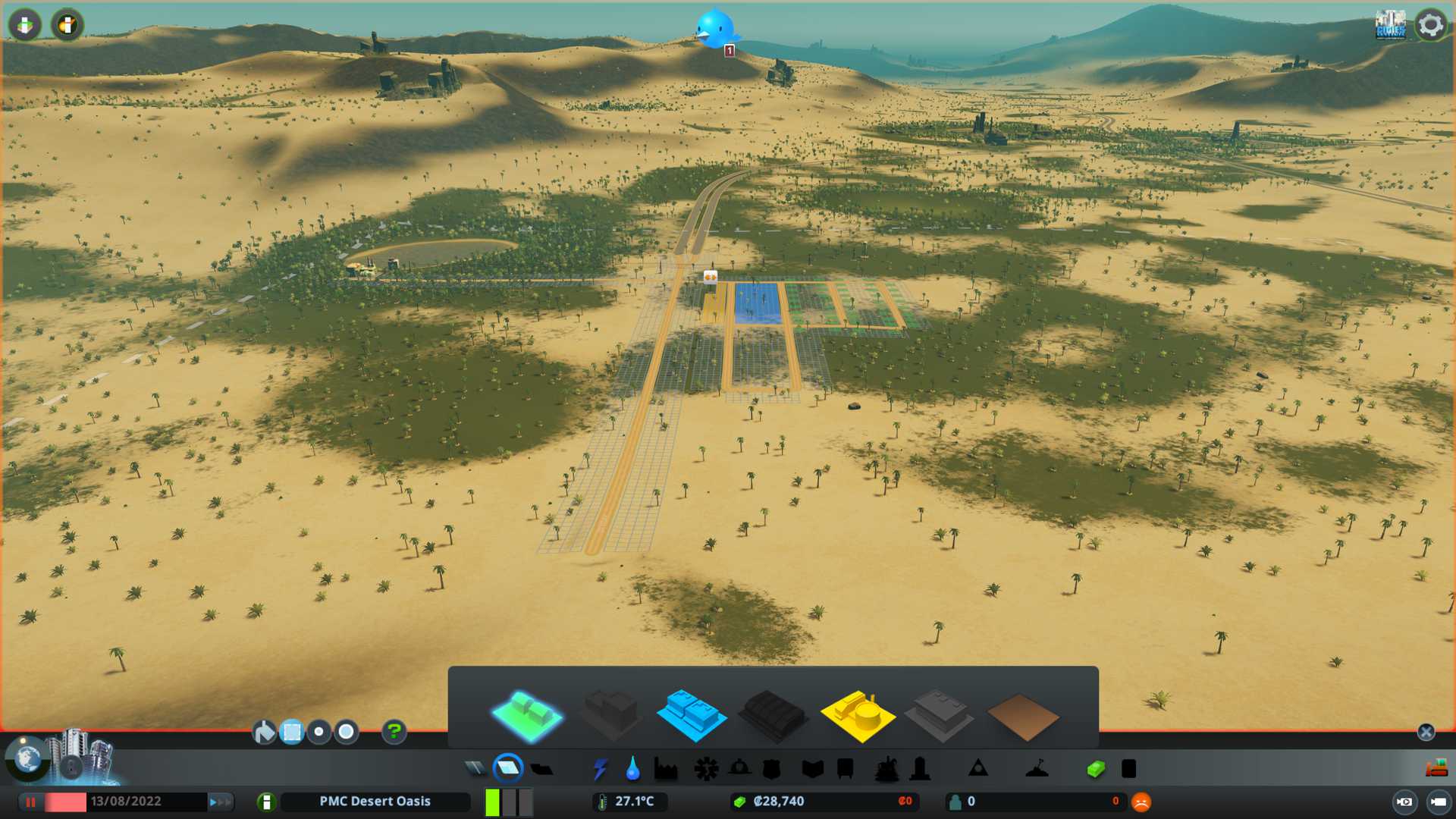Choose the low density commercial zone
This screenshot has height=819, width=1456.
click(x=691, y=715)
